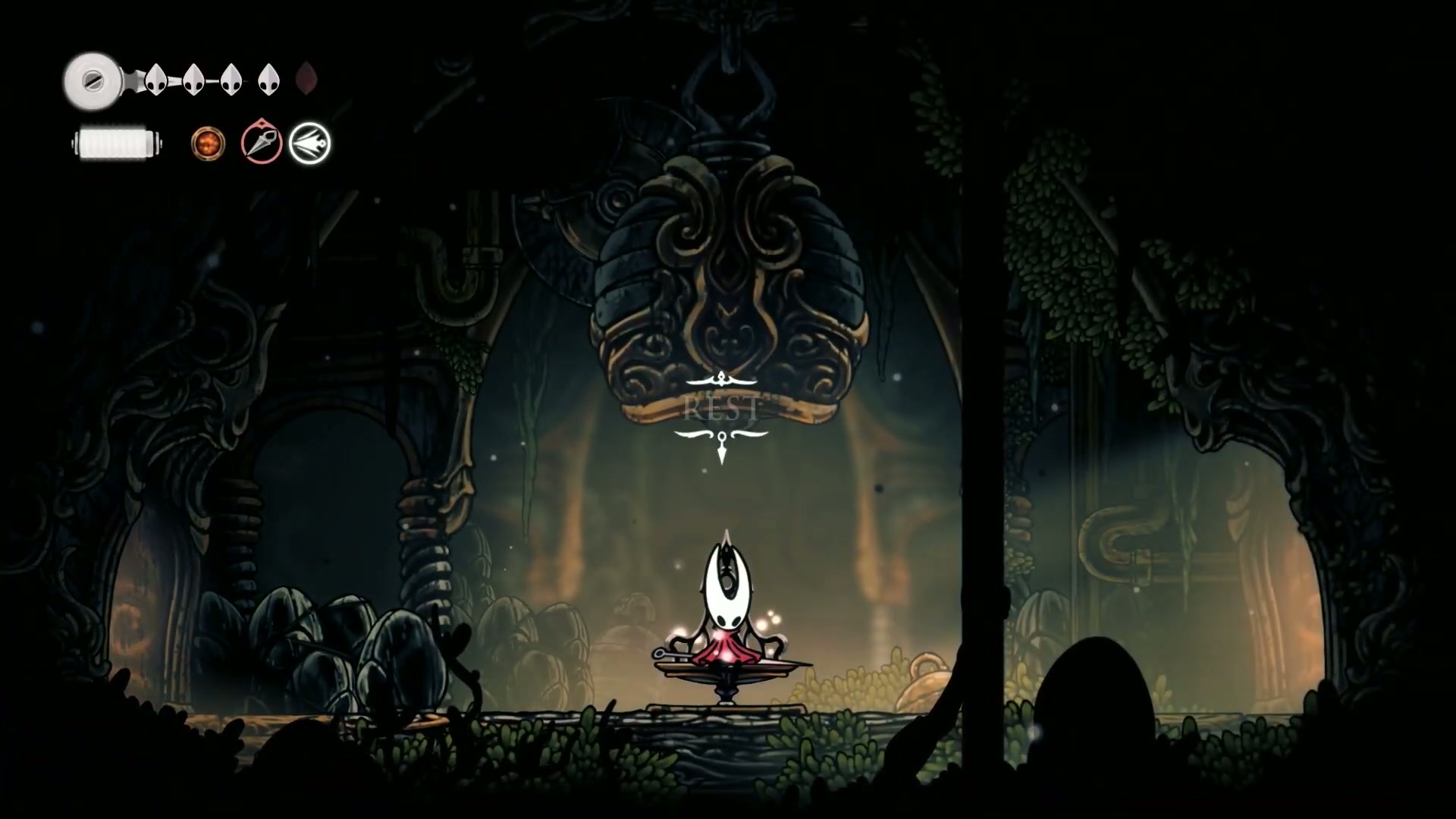
Task: Use the white silk spear skill icon
Action: [x=310, y=143]
